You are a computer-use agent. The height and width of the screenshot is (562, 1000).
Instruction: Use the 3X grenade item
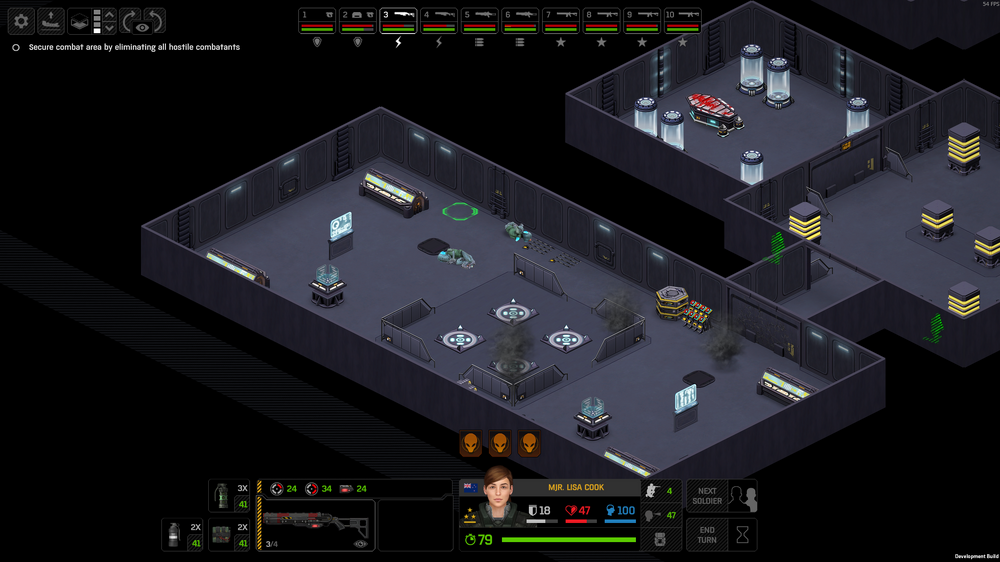[229, 496]
